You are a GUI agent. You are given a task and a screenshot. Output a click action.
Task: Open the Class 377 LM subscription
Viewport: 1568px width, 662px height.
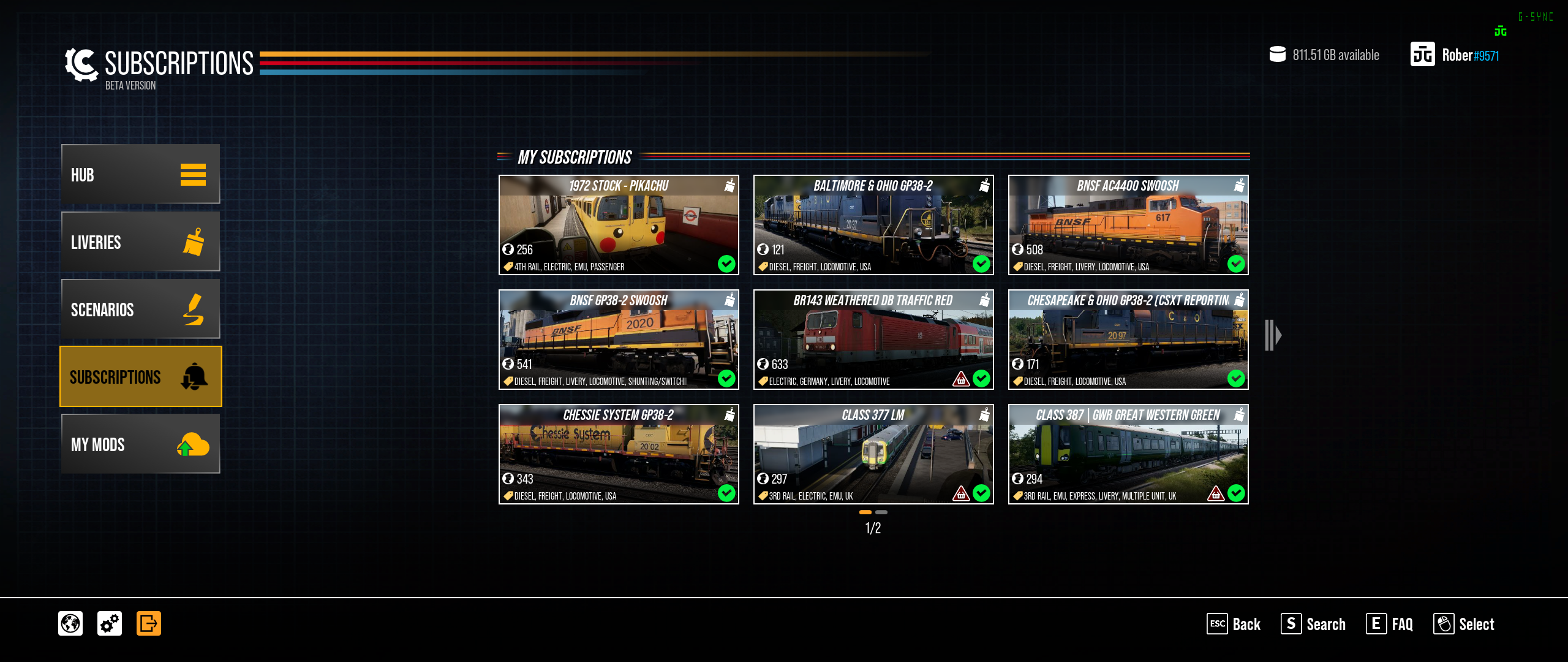pos(873,454)
